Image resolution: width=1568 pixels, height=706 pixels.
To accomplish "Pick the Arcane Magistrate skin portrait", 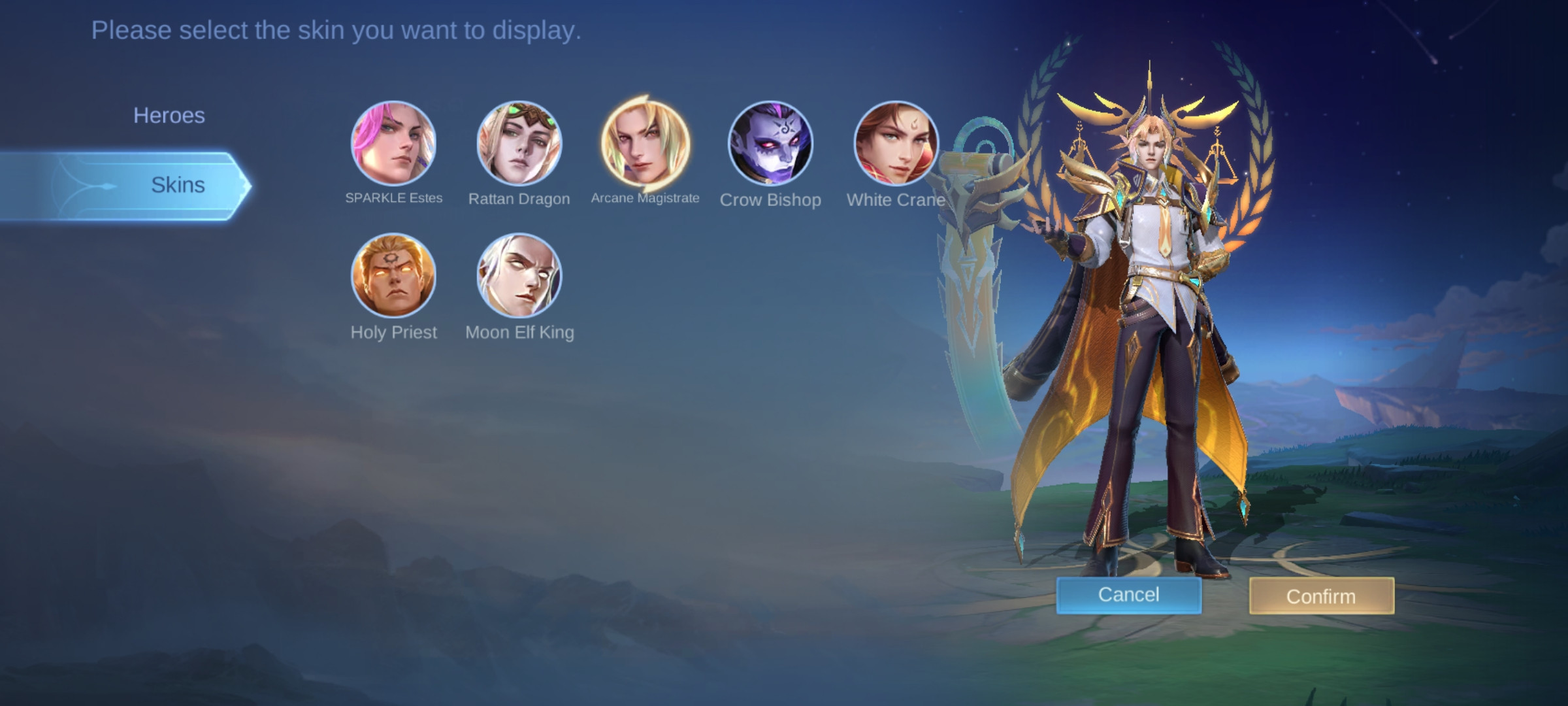I will [645, 143].
